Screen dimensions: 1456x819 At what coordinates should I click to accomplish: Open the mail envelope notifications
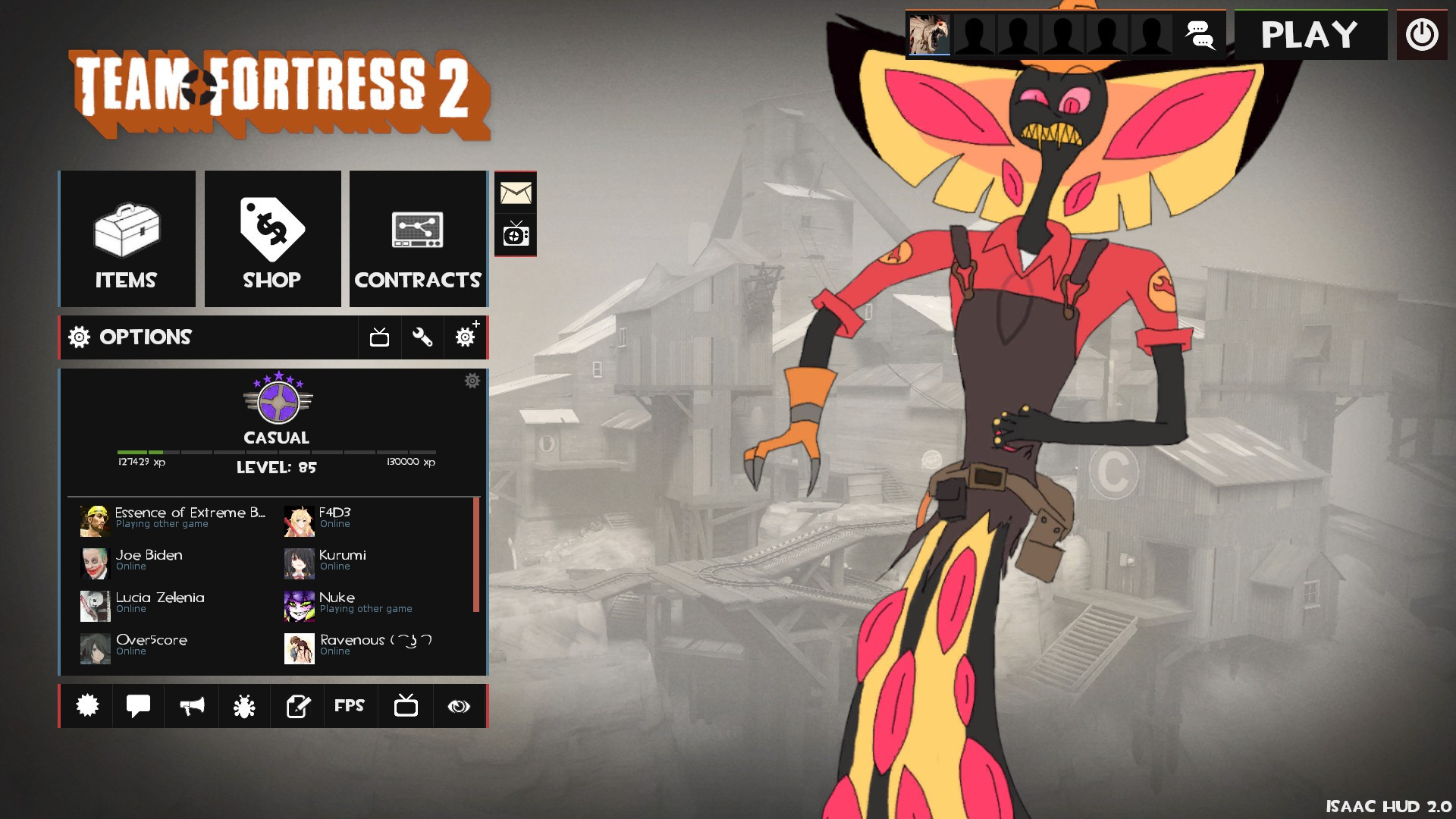tap(516, 193)
